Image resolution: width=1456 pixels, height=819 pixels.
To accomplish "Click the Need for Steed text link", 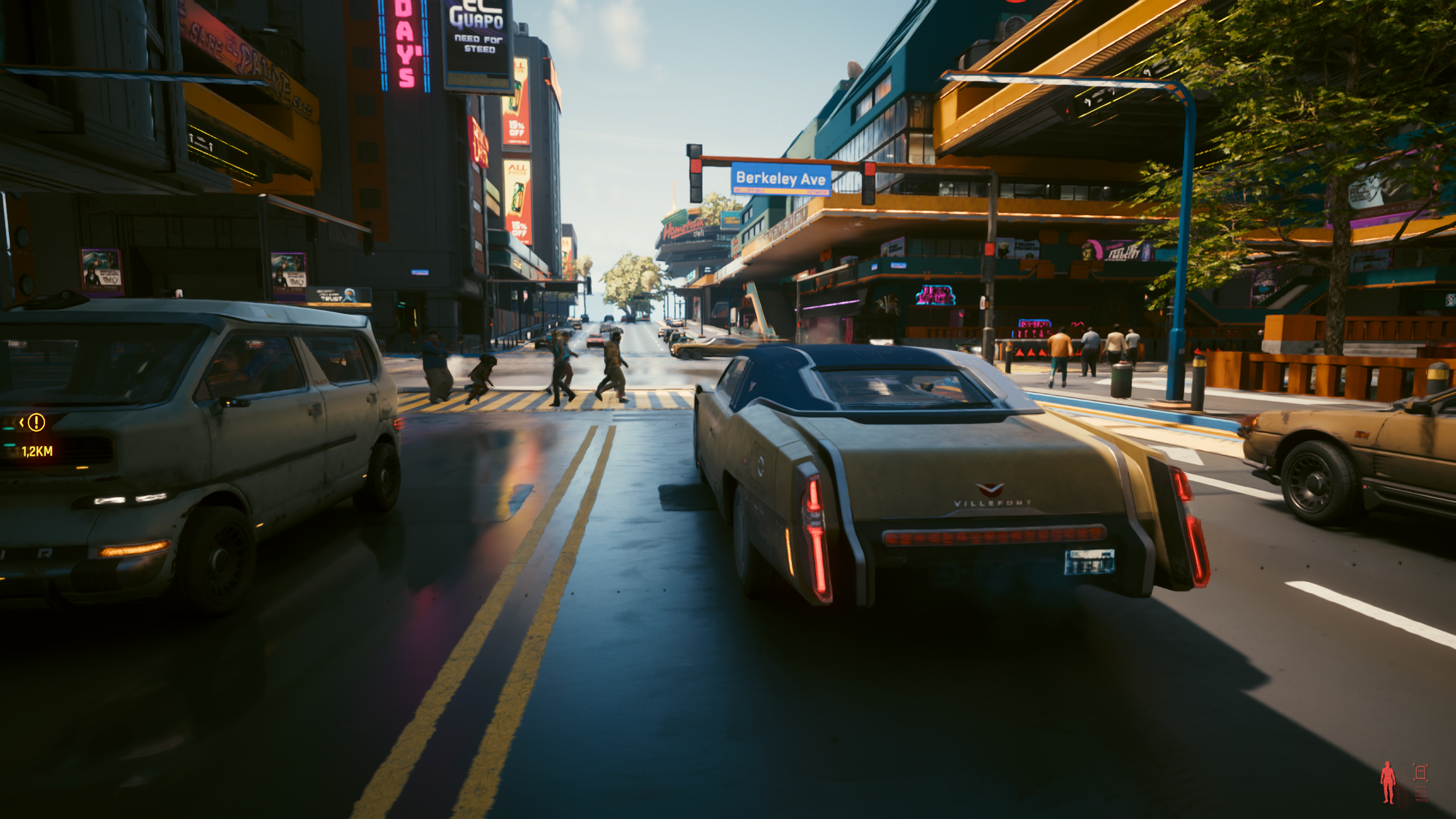I will pos(479,44).
